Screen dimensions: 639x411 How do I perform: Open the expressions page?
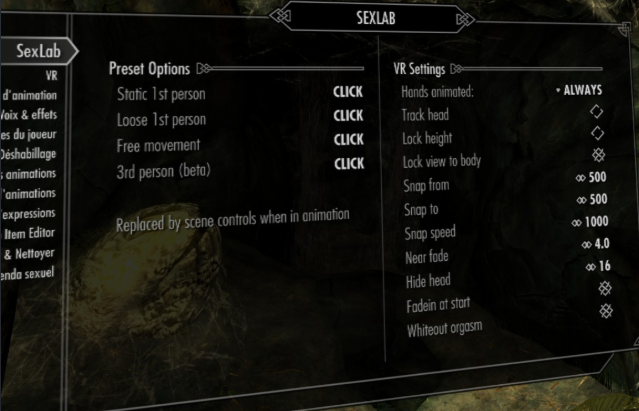click(x=29, y=214)
